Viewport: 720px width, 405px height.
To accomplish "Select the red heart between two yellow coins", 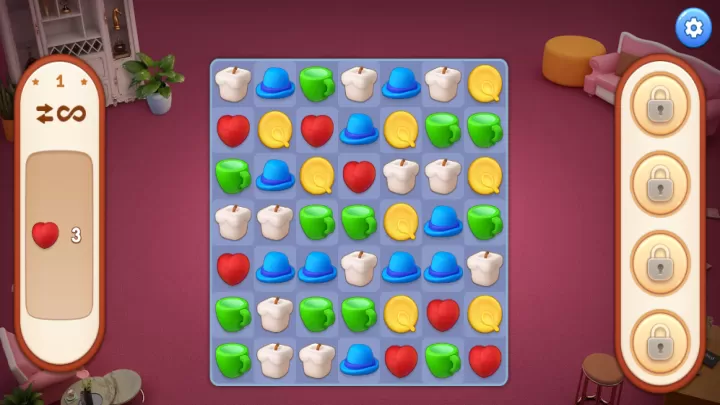I will pyautogui.click(x=443, y=313).
